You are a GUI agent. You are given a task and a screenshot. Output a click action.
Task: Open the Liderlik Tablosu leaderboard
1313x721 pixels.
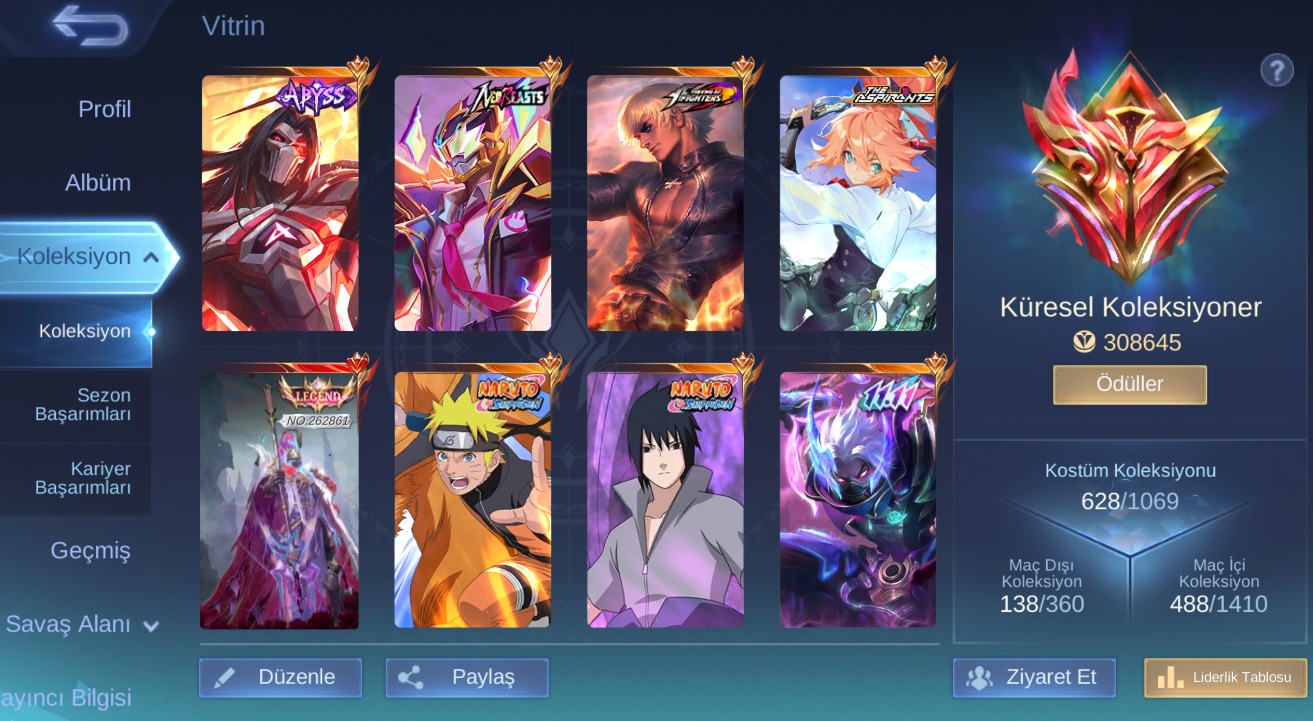[1225, 677]
